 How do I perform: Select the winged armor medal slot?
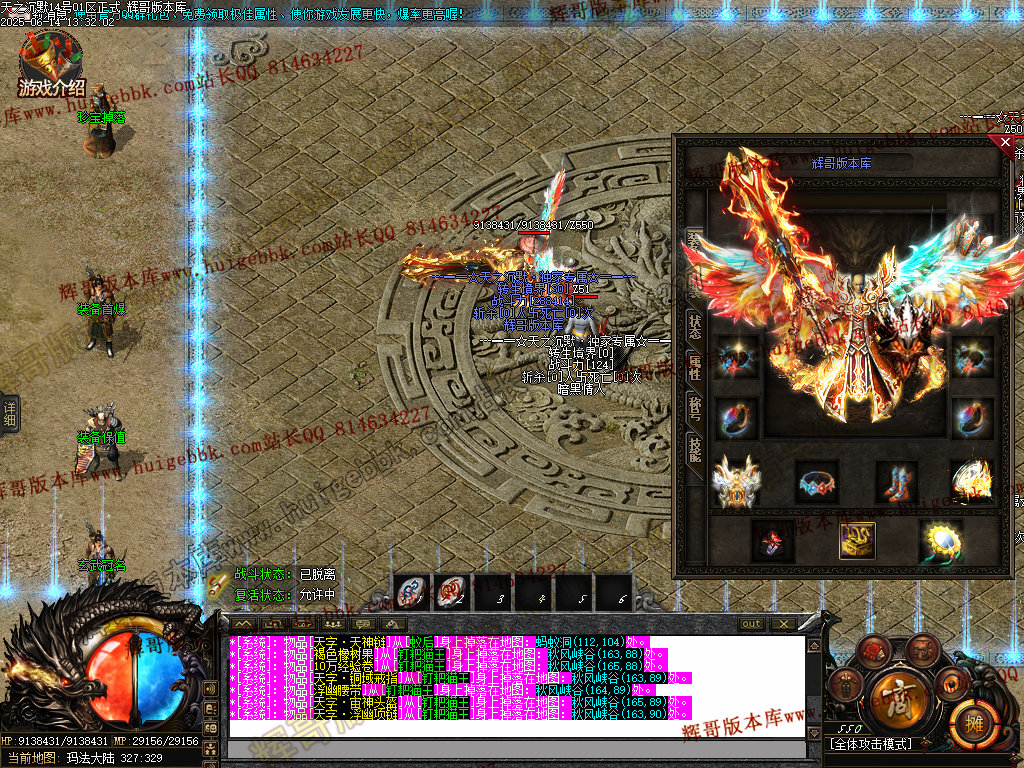(736, 481)
